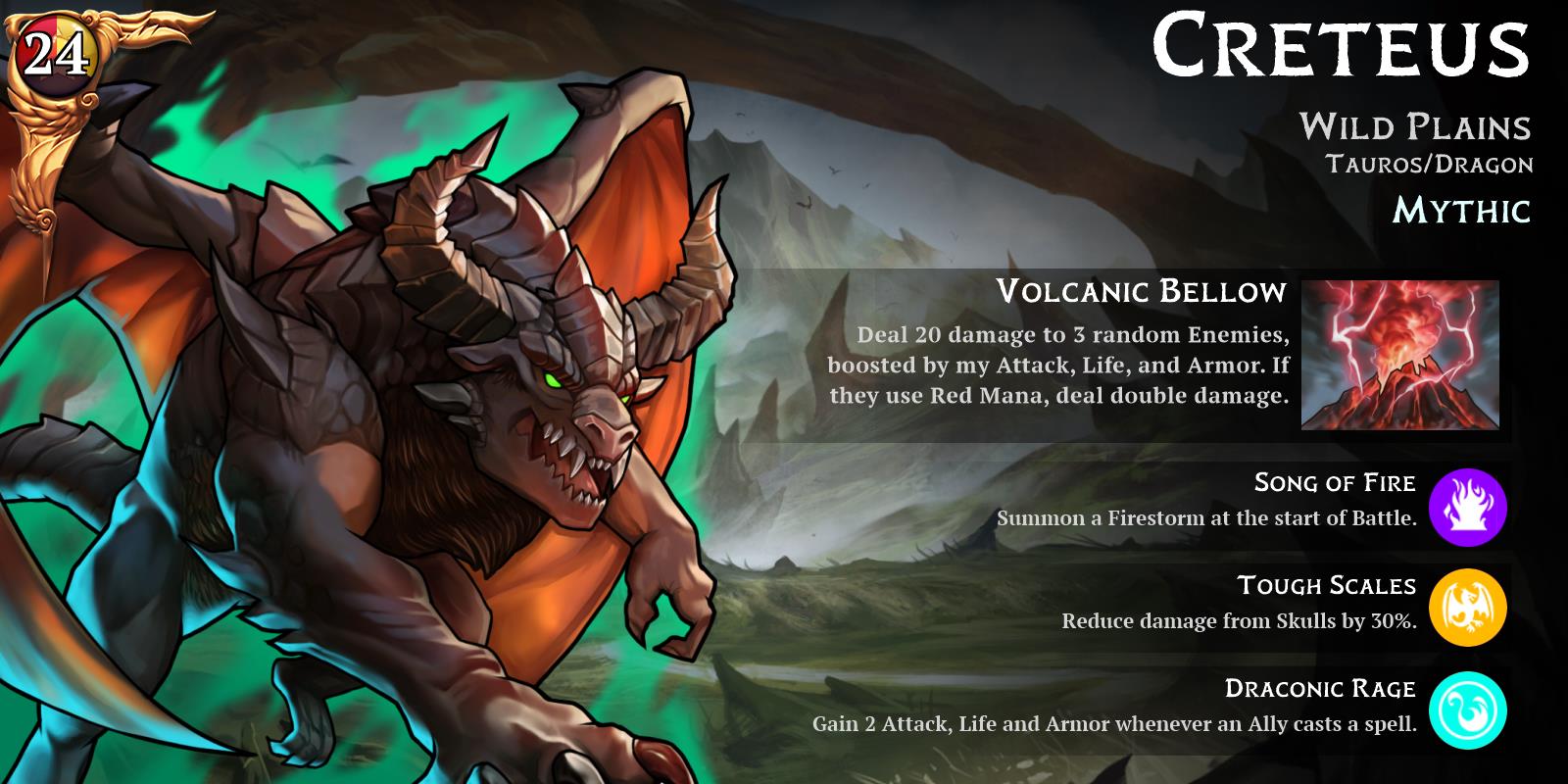
Task: Select the Volcanic Bellow spell artwork
Action: point(1399,355)
